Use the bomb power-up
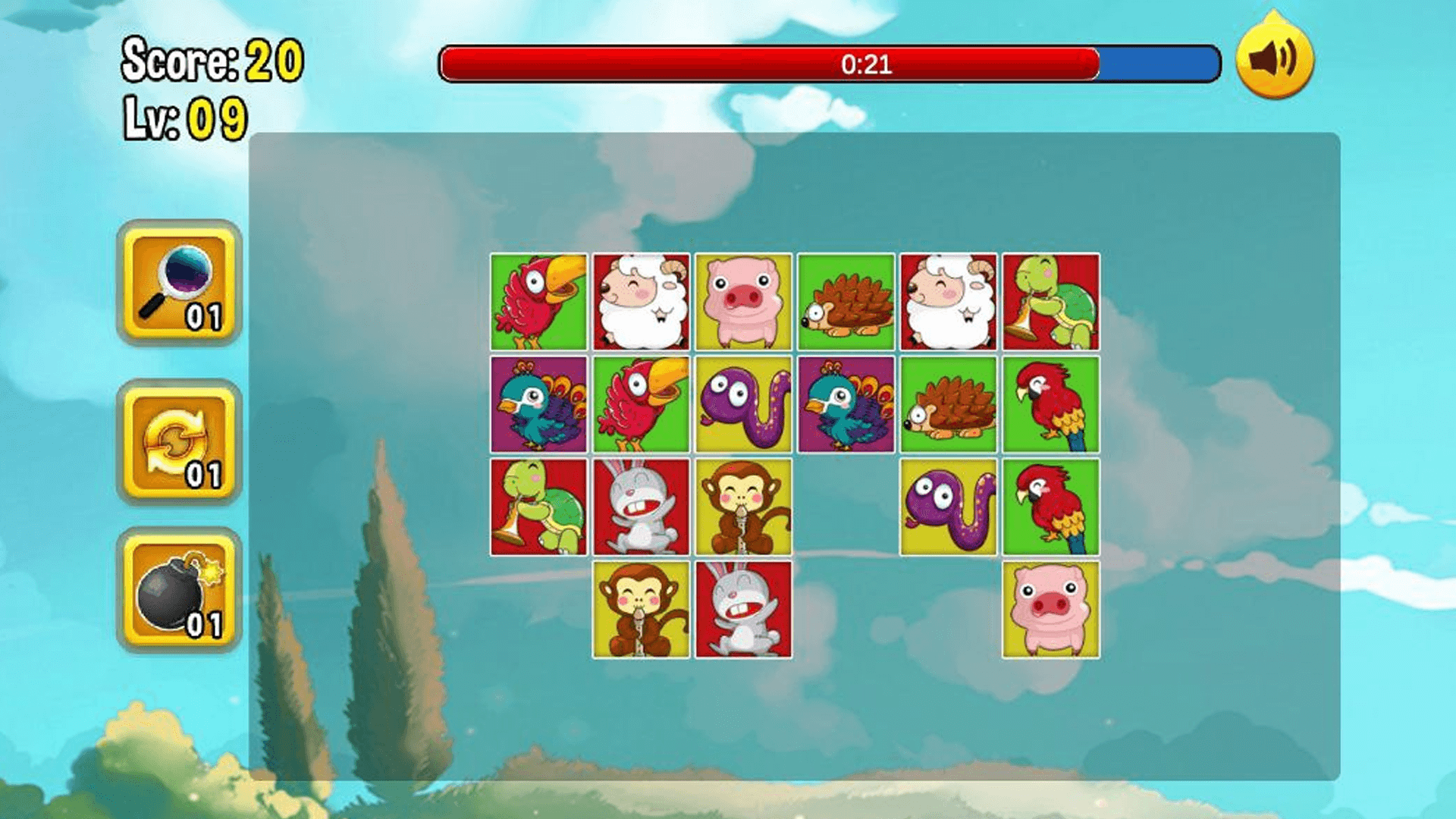The width and height of the screenshot is (1456, 819). tap(179, 591)
